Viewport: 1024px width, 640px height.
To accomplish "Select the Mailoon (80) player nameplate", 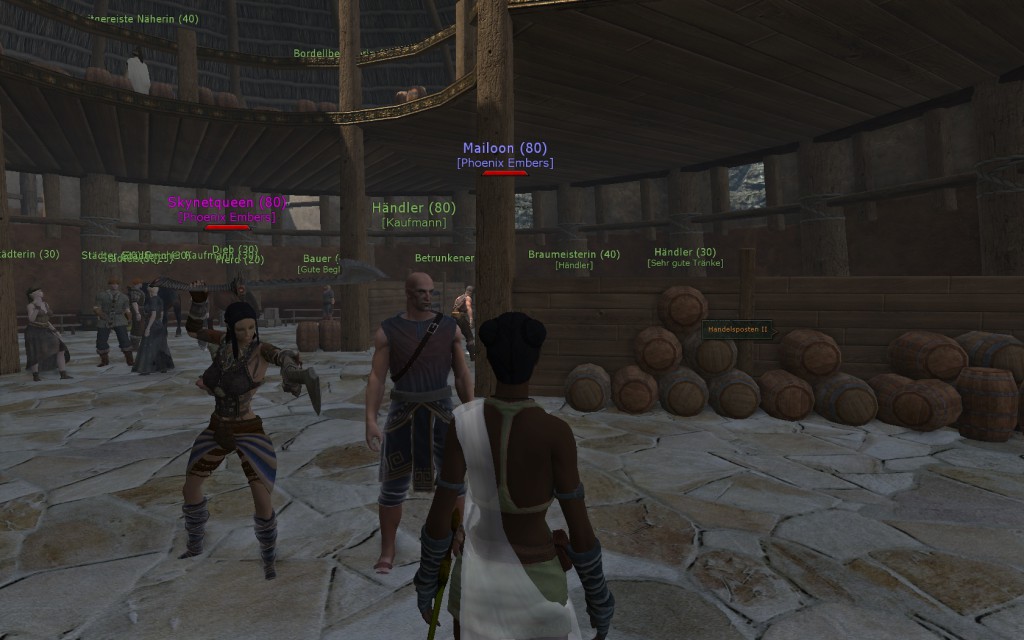I will point(504,149).
